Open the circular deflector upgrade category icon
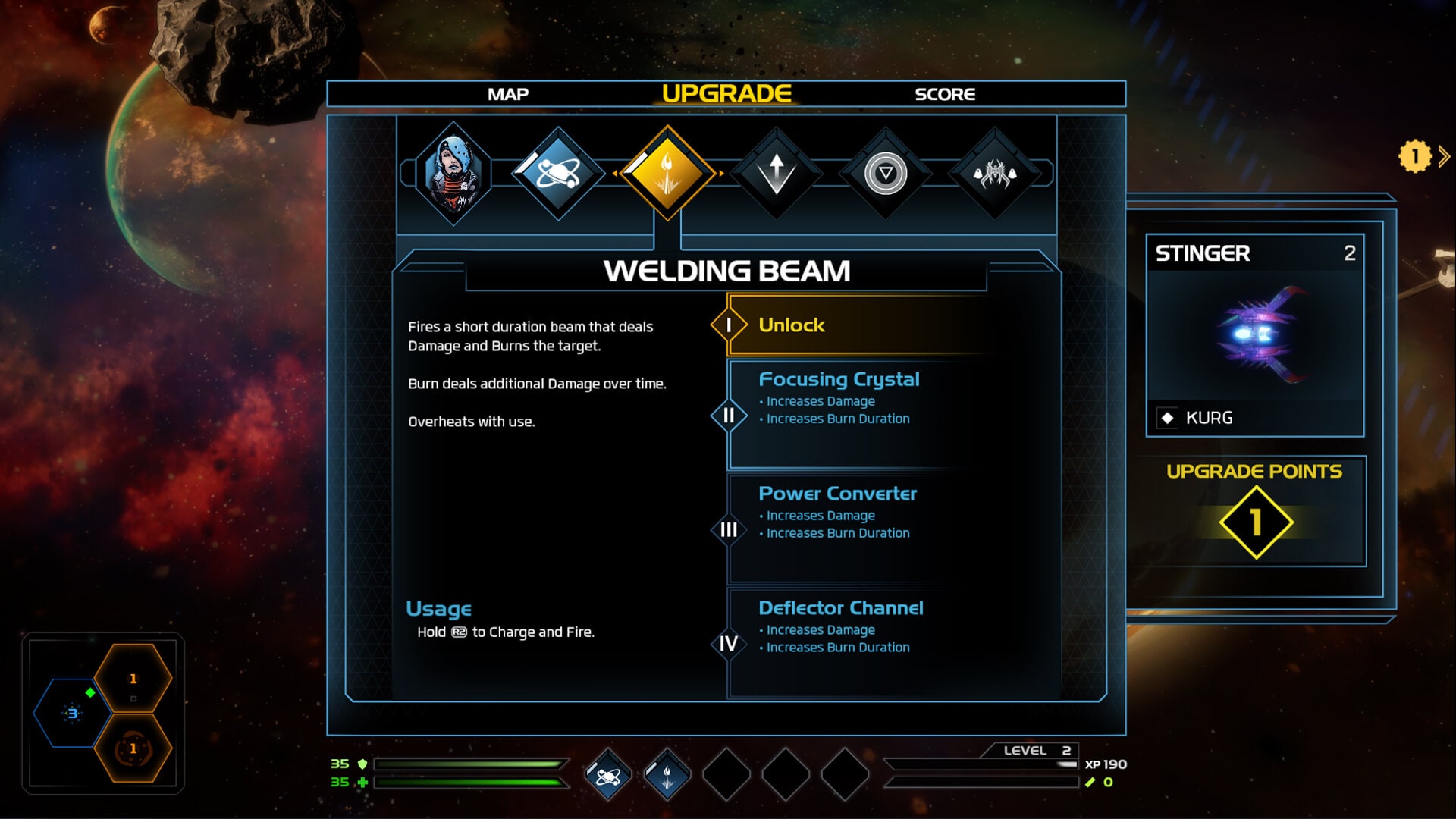The image size is (1456, 819). coord(886,173)
